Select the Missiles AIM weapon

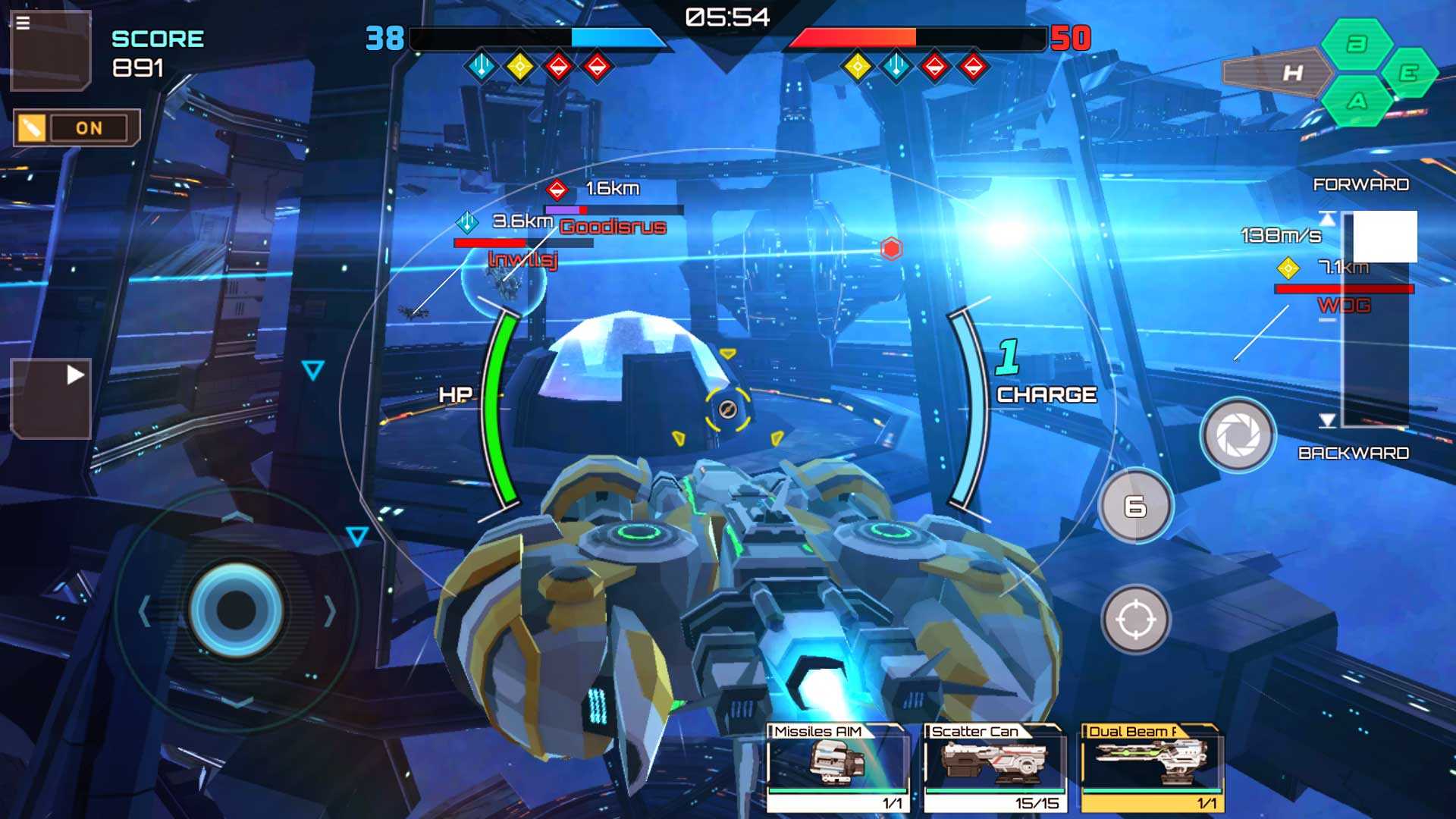pyautogui.click(x=837, y=767)
